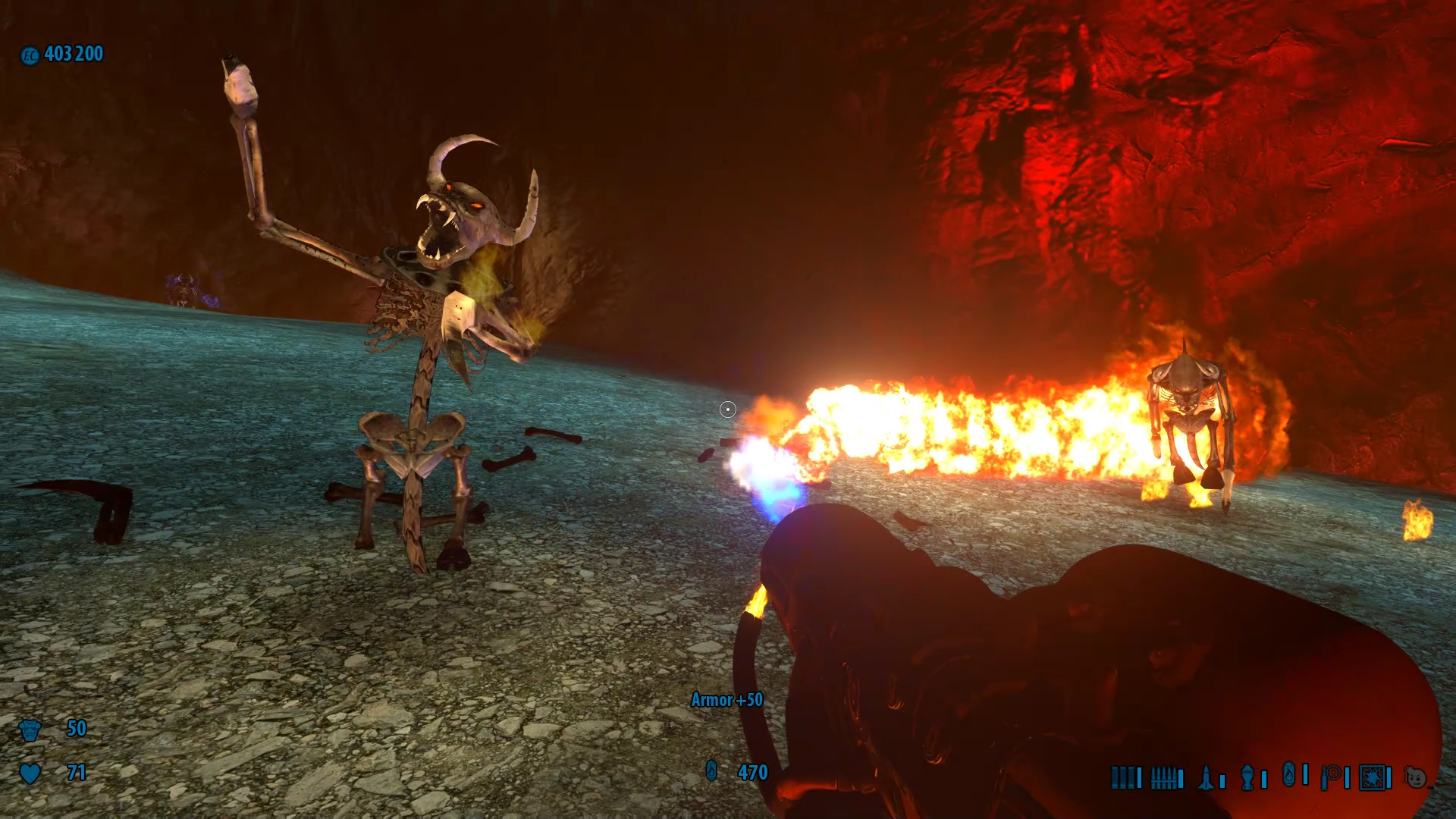The width and height of the screenshot is (1456, 819).
Task: Choose the cannonball ammo box icon
Action: point(1372,777)
